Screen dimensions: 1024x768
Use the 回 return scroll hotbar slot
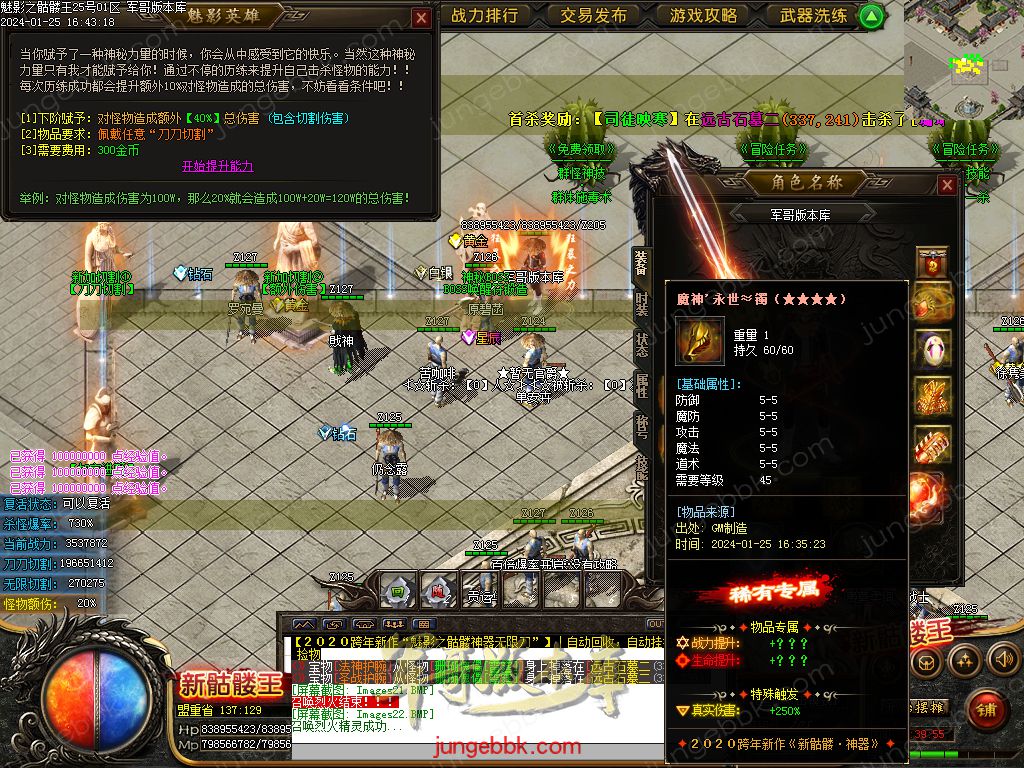(x=398, y=590)
